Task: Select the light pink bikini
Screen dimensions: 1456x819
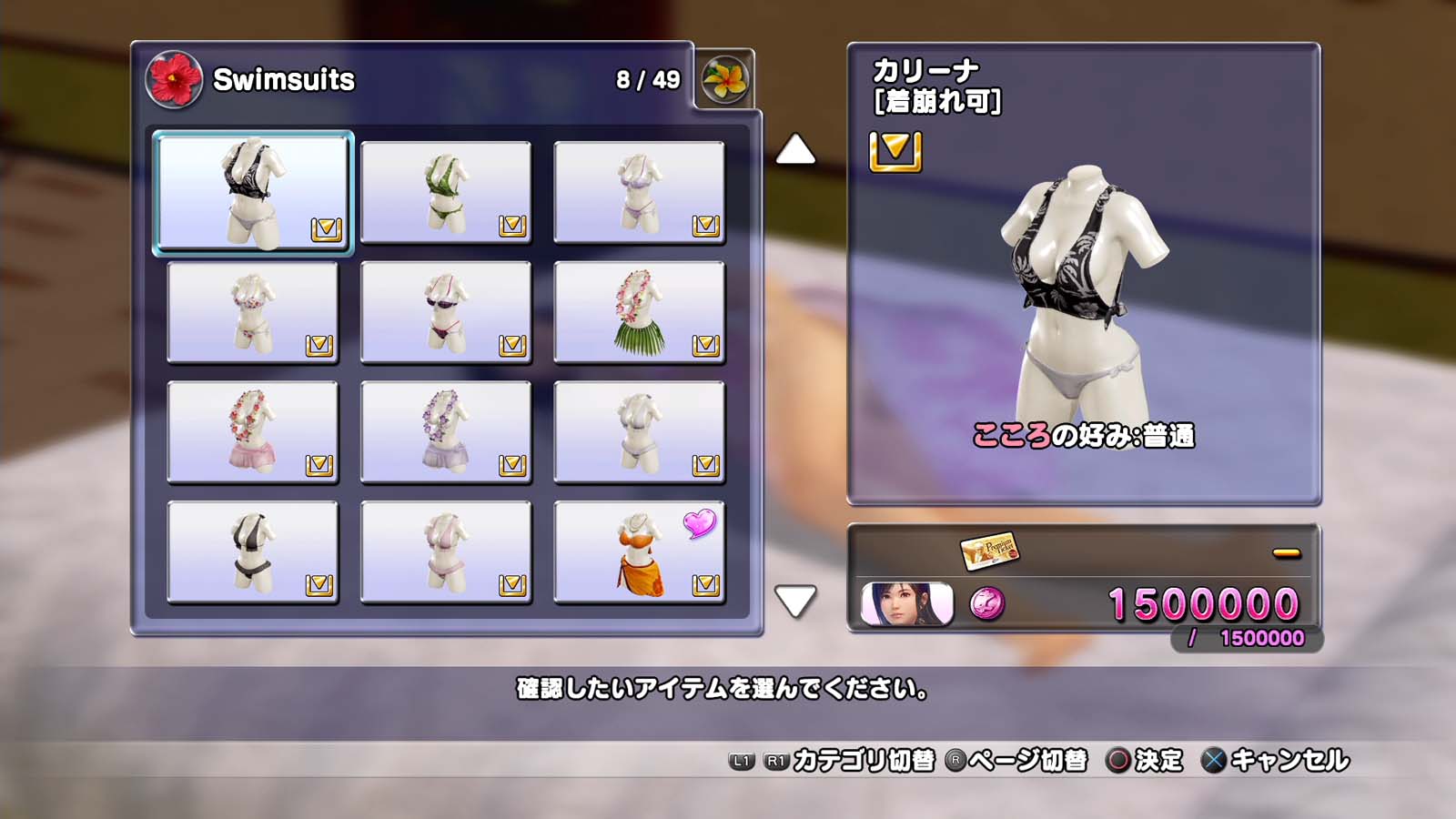Action: click(446, 552)
